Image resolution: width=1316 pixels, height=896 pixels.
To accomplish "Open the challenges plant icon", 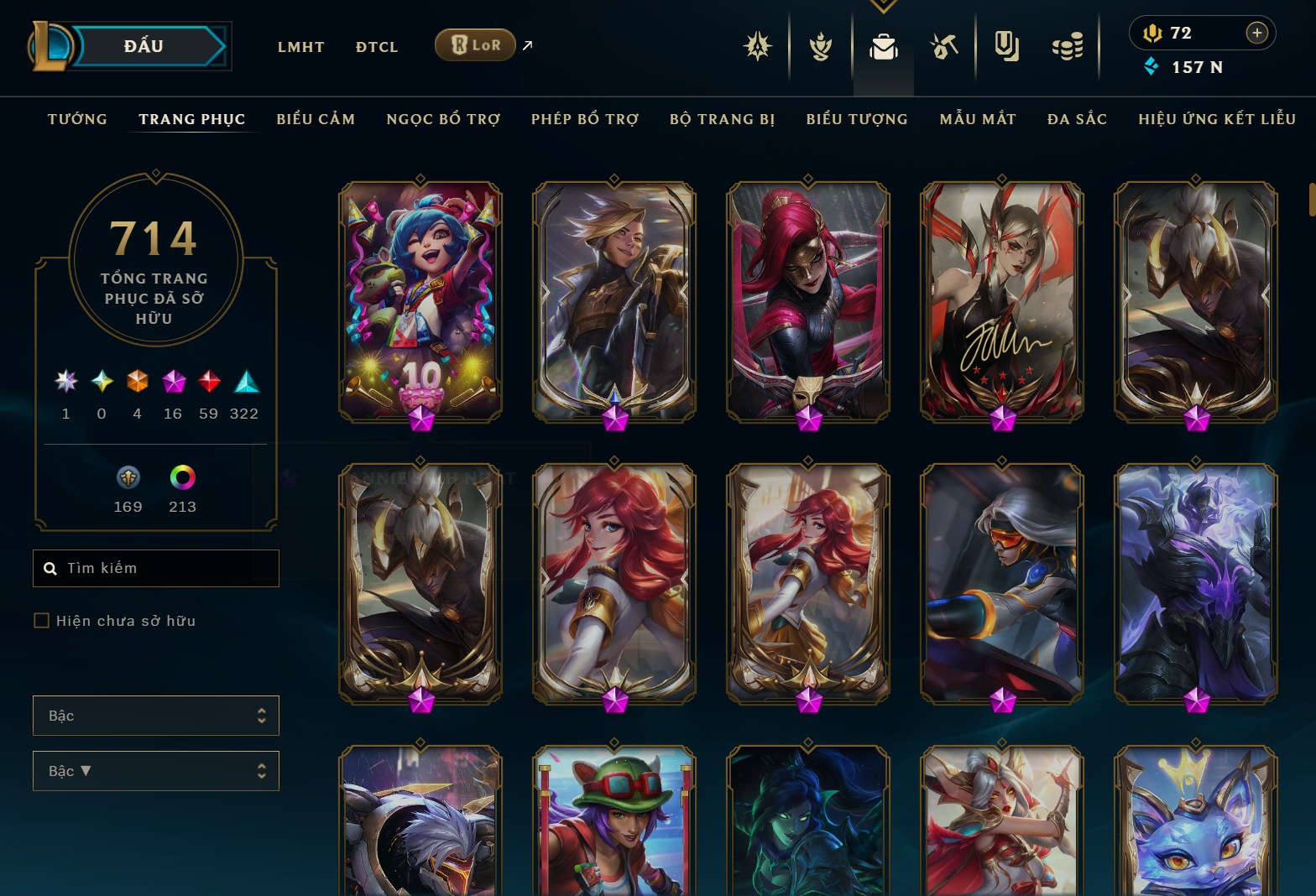I will point(821,46).
